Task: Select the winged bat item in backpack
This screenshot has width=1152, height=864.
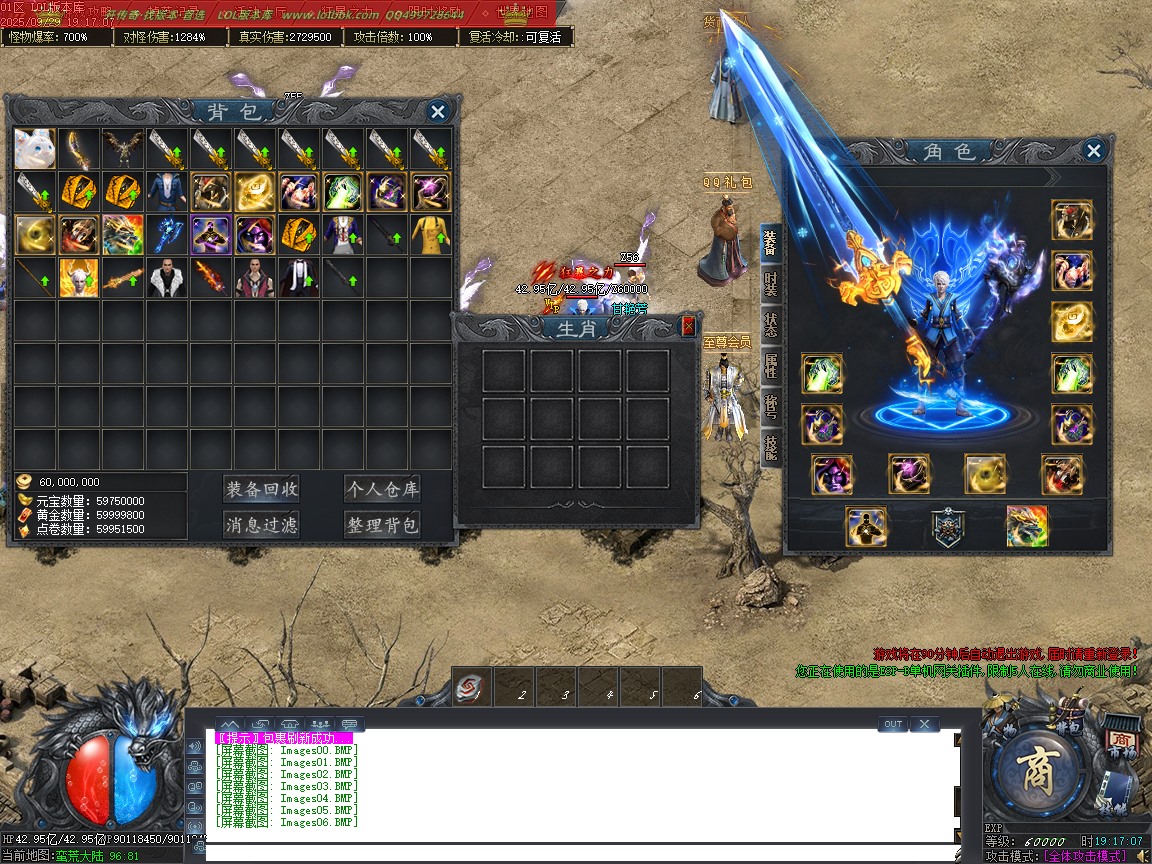Action: pyautogui.click(x=123, y=148)
